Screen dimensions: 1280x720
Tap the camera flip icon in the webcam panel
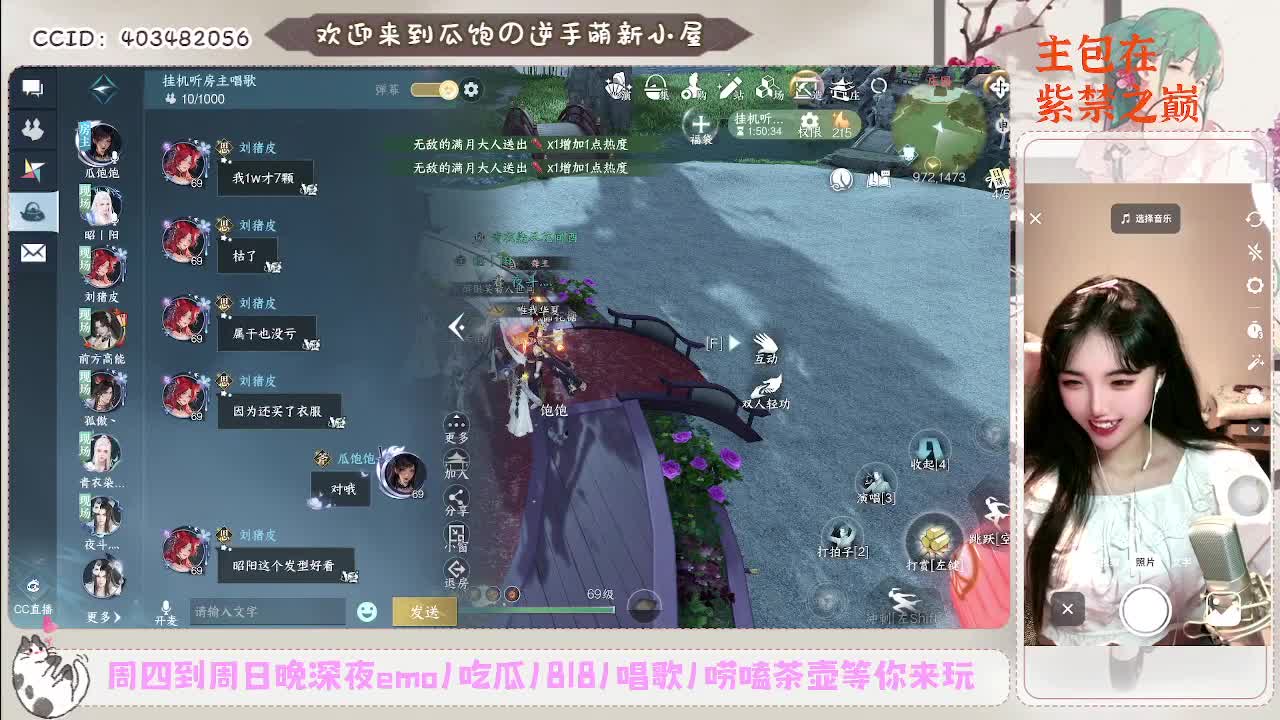tap(1255, 217)
